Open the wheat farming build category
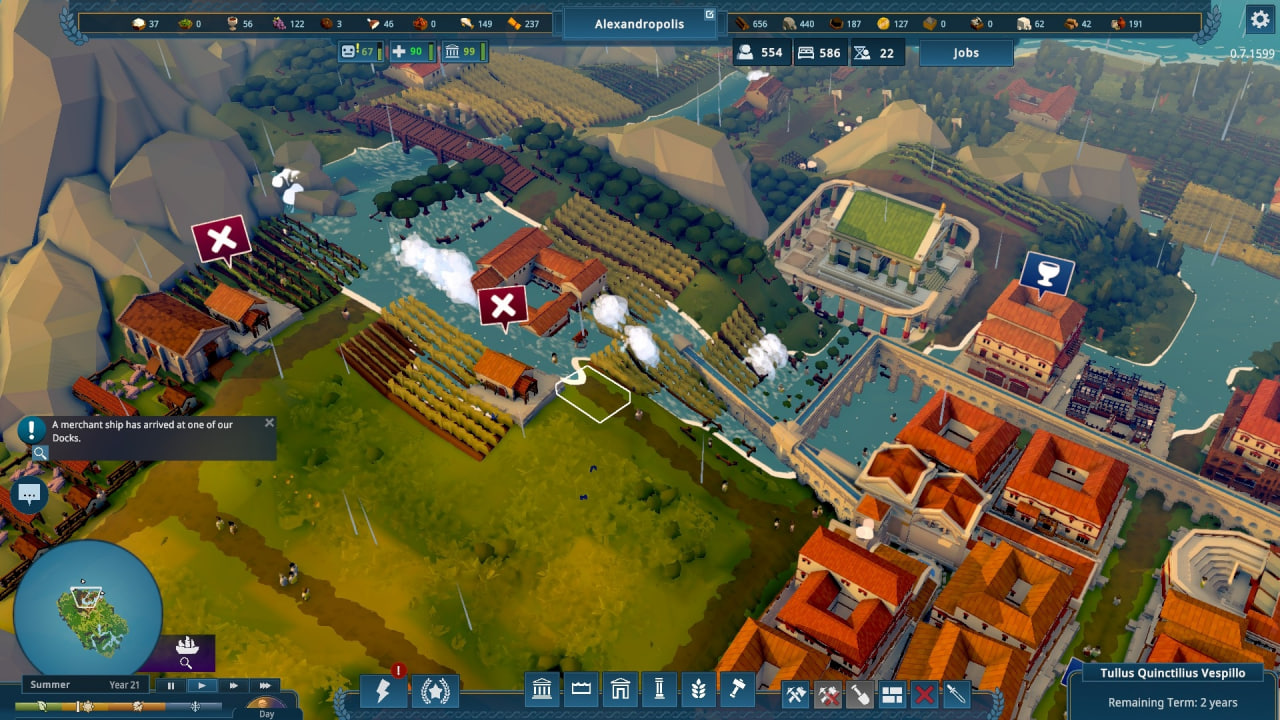 point(697,689)
